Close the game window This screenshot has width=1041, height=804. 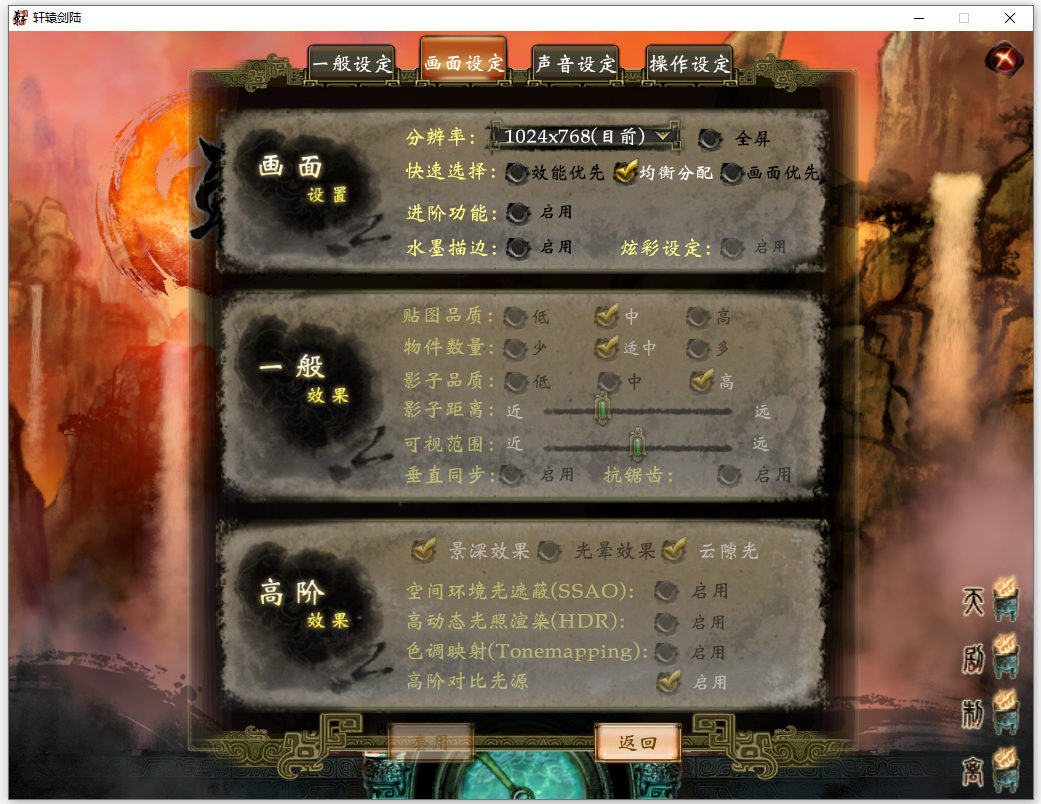(x=1010, y=18)
